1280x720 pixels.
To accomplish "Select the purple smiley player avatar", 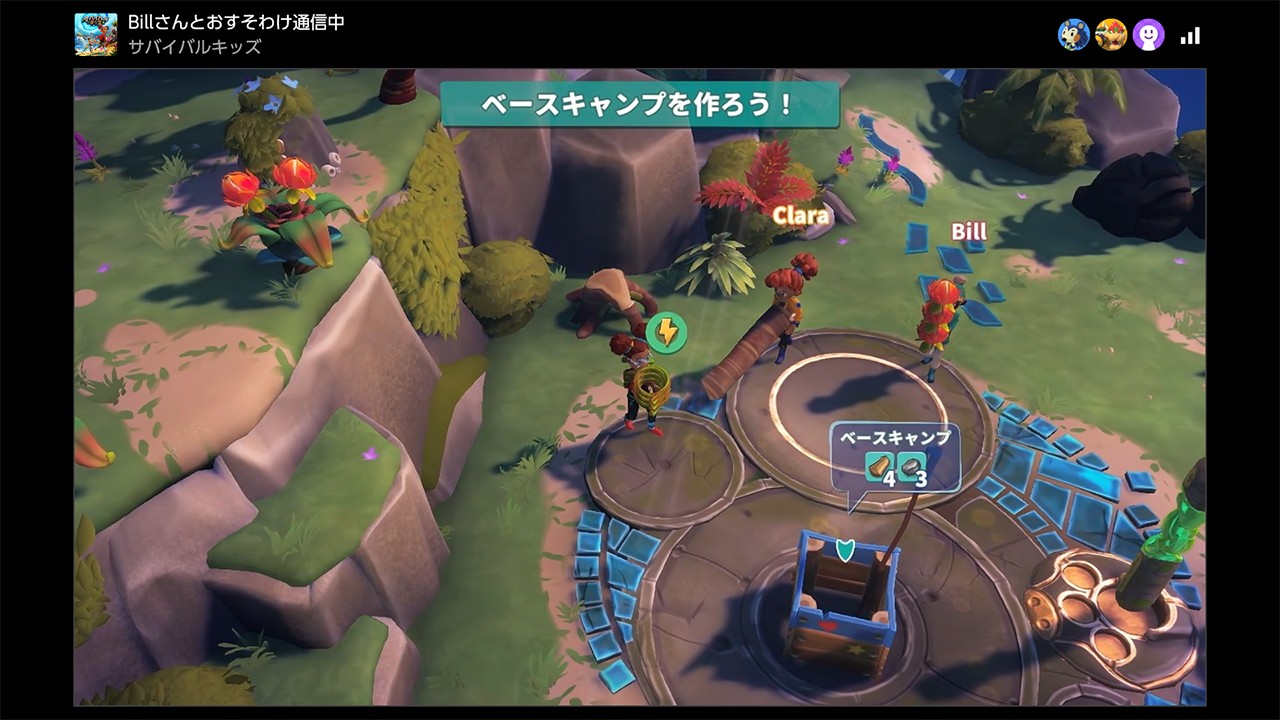I will tap(1148, 35).
